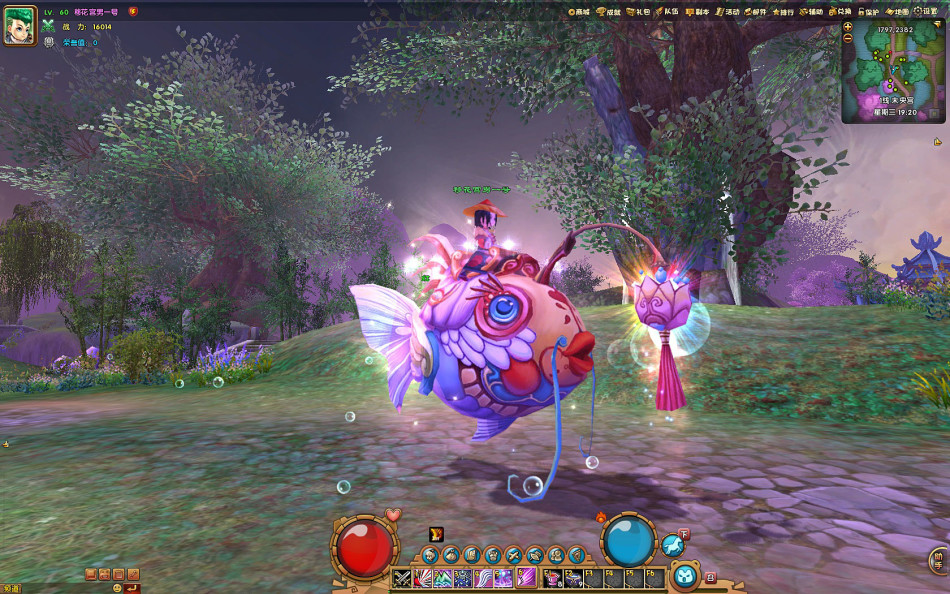Open the 邮件 mail menu
Viewport: 950px width, 594px height.
pyautogui.click(x=754, y=12)
